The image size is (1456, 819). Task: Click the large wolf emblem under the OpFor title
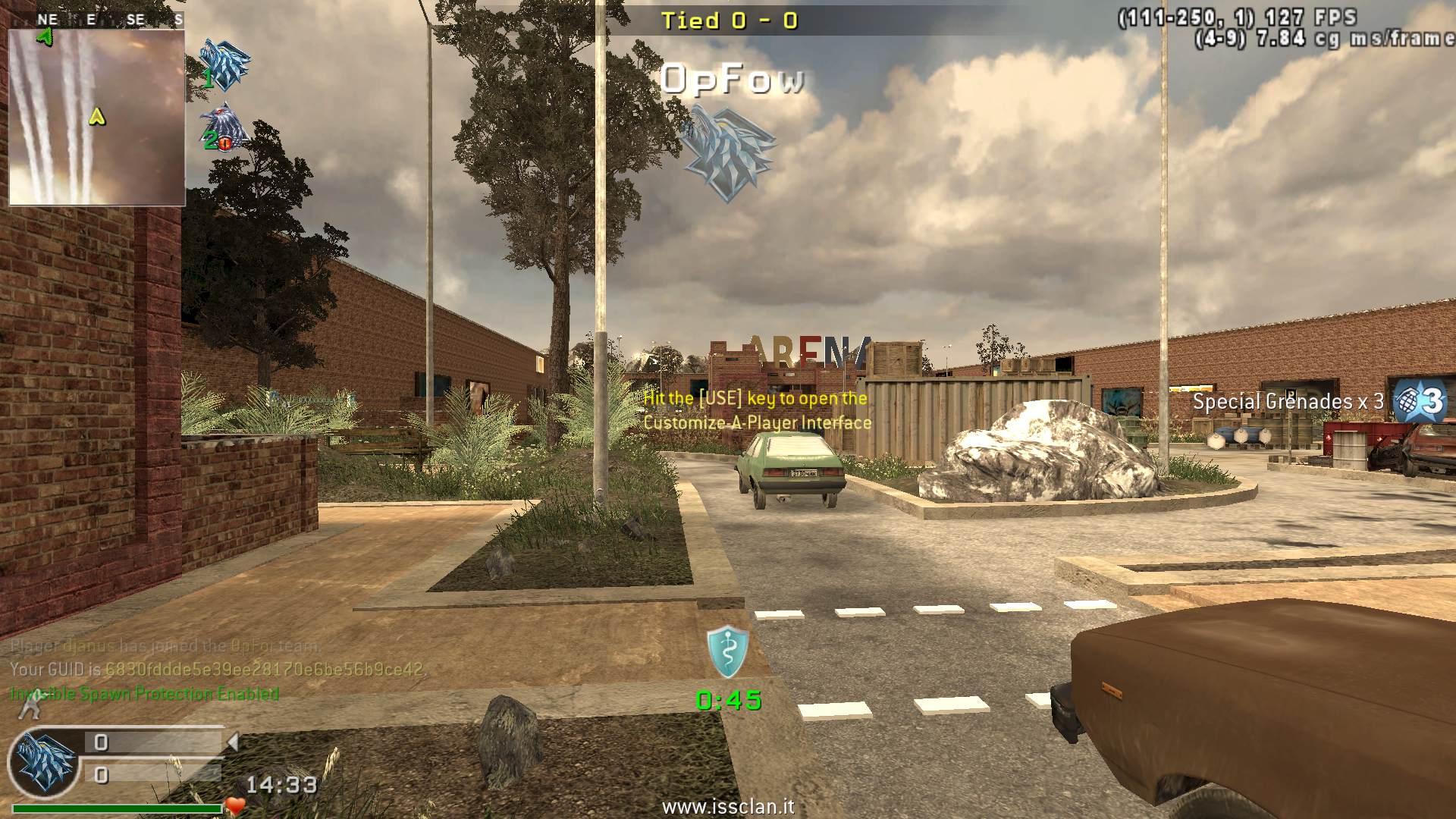point(727,151)
